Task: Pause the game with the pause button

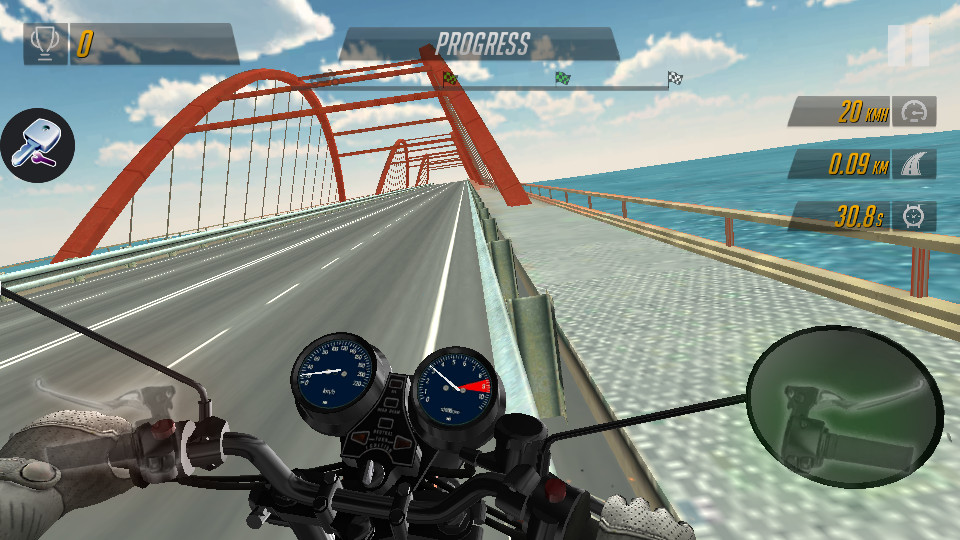Action: [x=908, y=45]
